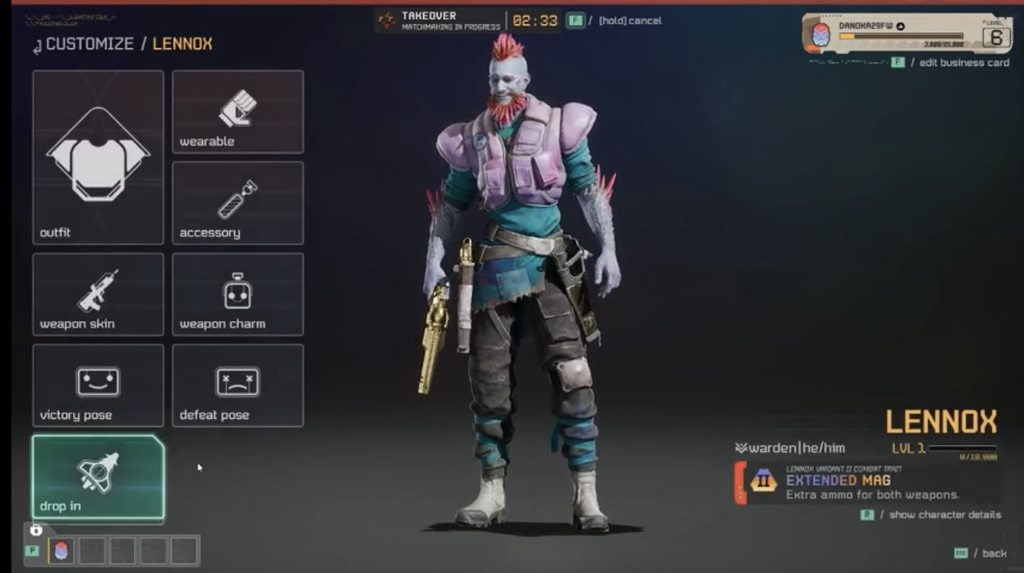Select the wearable category tile
Image resolution: width=1024 pixels, height=573 pixels.
pyautogui.click(x=238, y=111)
